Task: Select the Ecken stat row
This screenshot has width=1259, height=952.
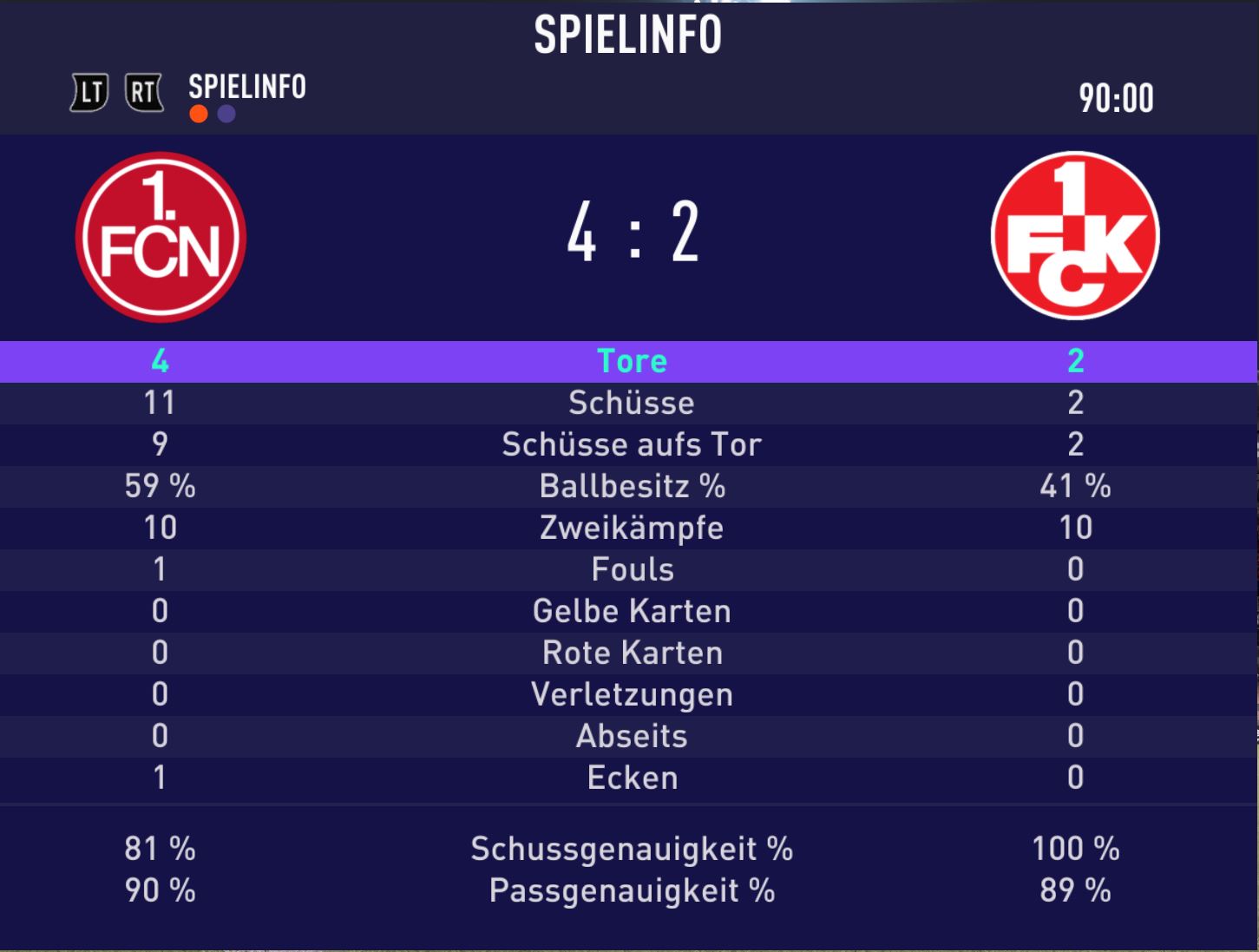Action: (631, 778)
